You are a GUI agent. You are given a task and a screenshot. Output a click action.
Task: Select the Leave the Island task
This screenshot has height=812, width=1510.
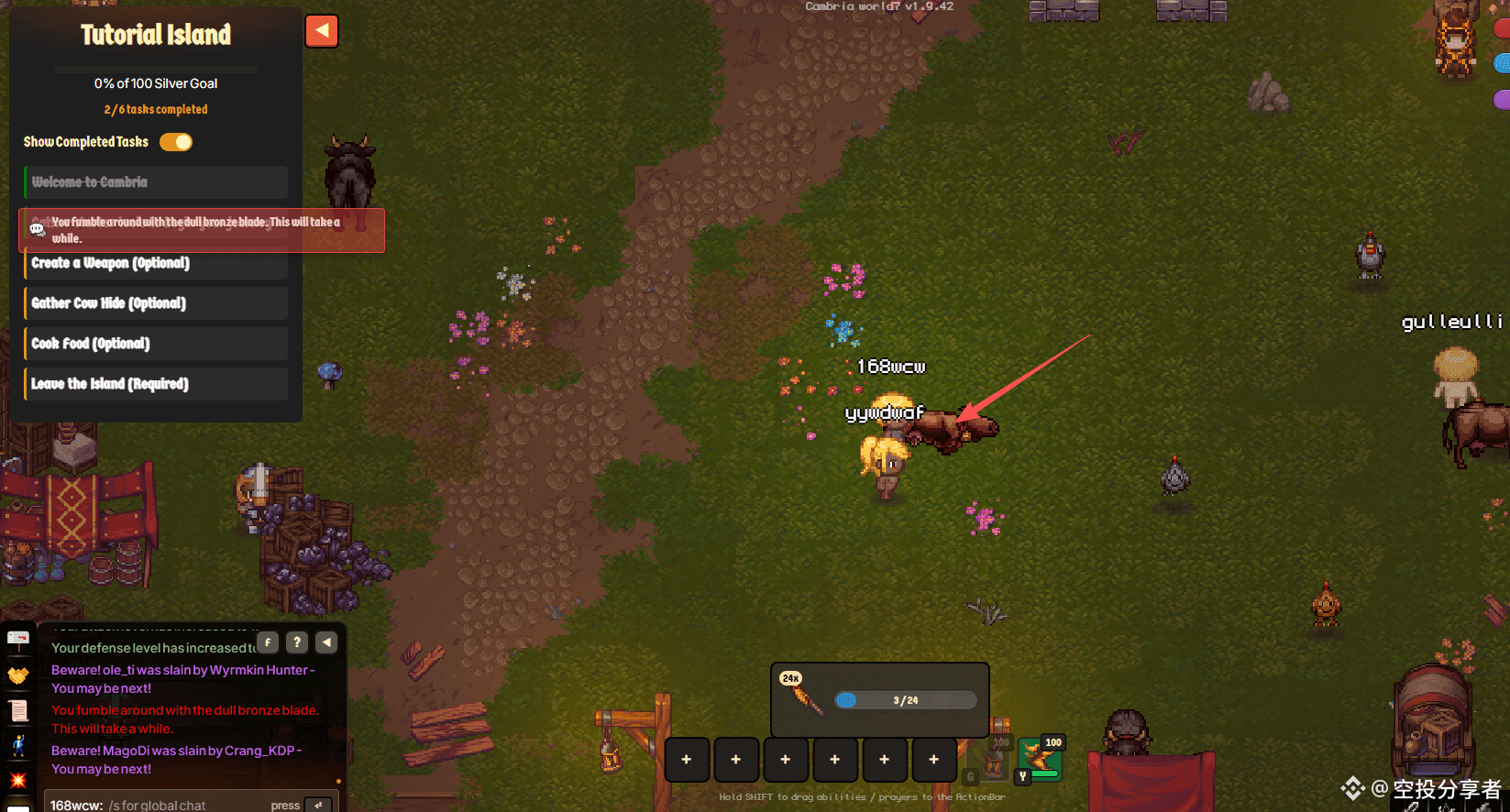[156, 384]
